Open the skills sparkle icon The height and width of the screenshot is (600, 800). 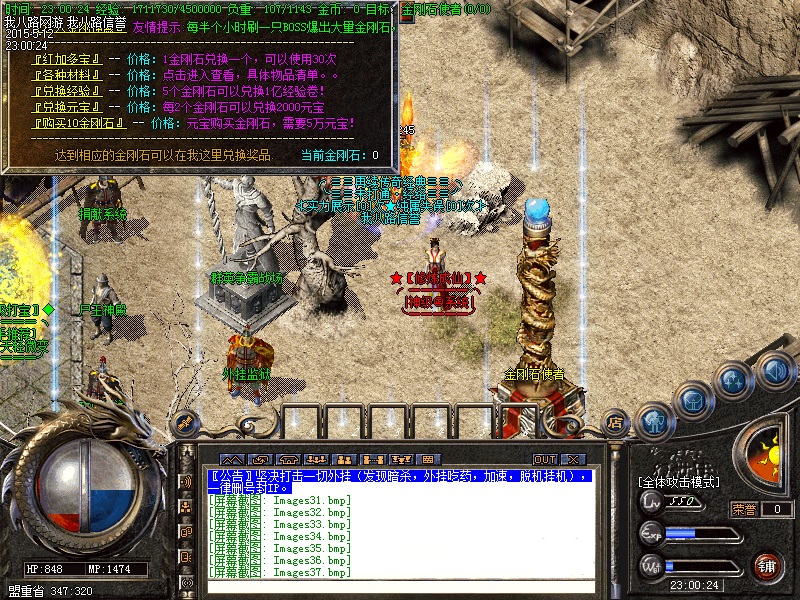pos(733,381)
